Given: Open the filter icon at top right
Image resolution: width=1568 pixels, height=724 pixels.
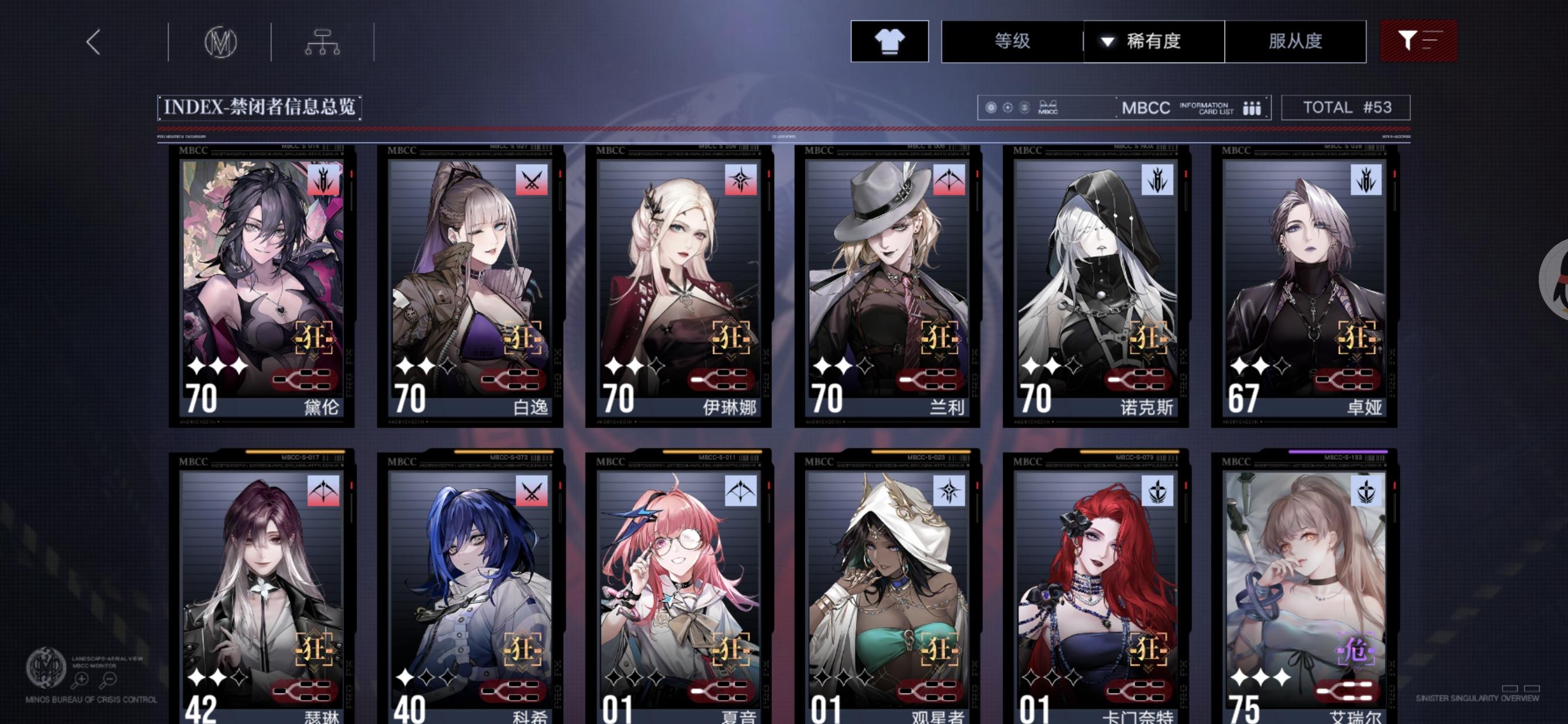Looking at the screenshot, I should [1418, 42].
